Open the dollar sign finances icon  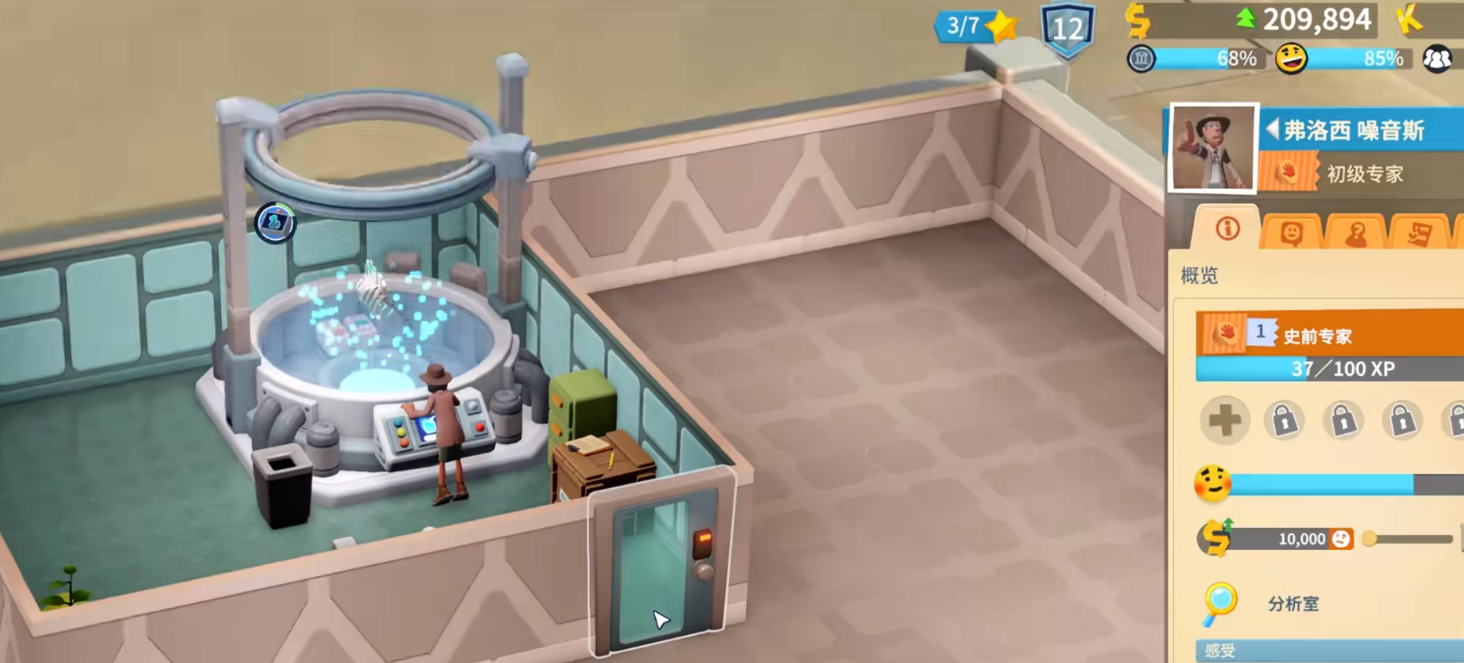tap(1137, 19)
